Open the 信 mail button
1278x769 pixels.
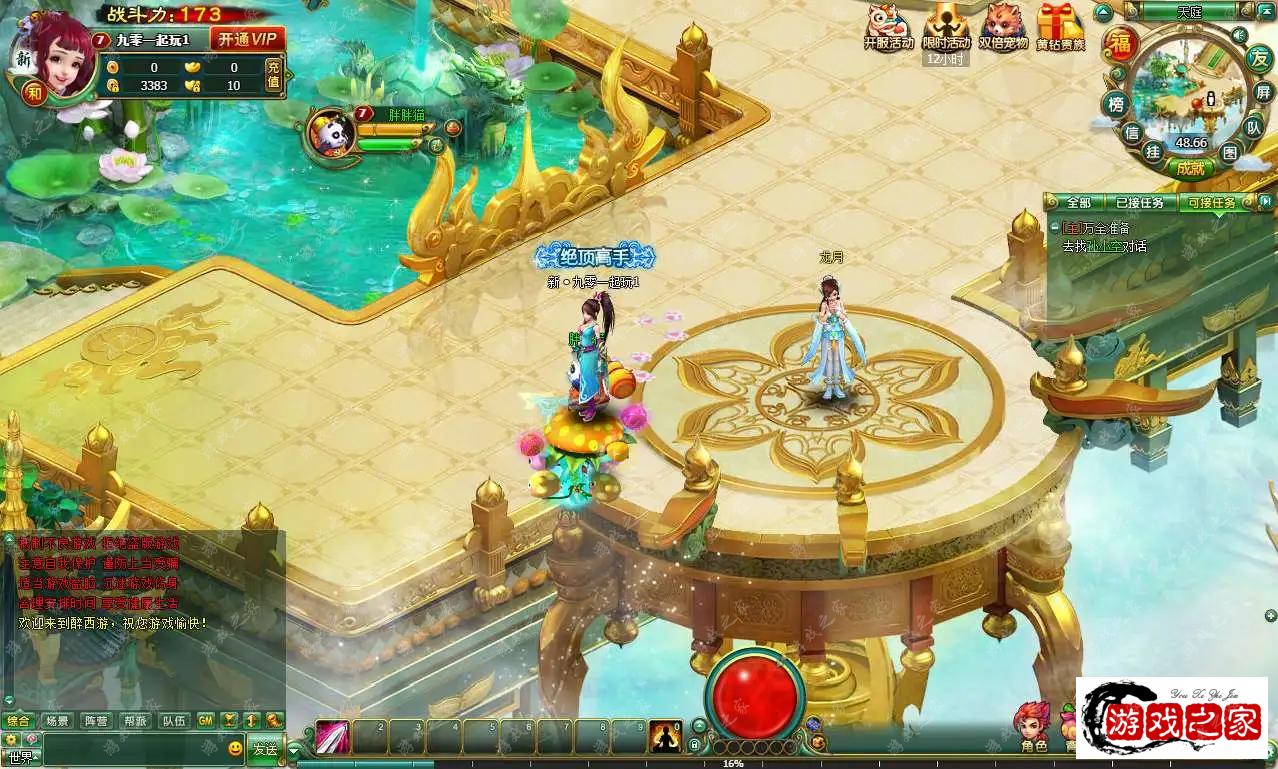point(1131,132)
